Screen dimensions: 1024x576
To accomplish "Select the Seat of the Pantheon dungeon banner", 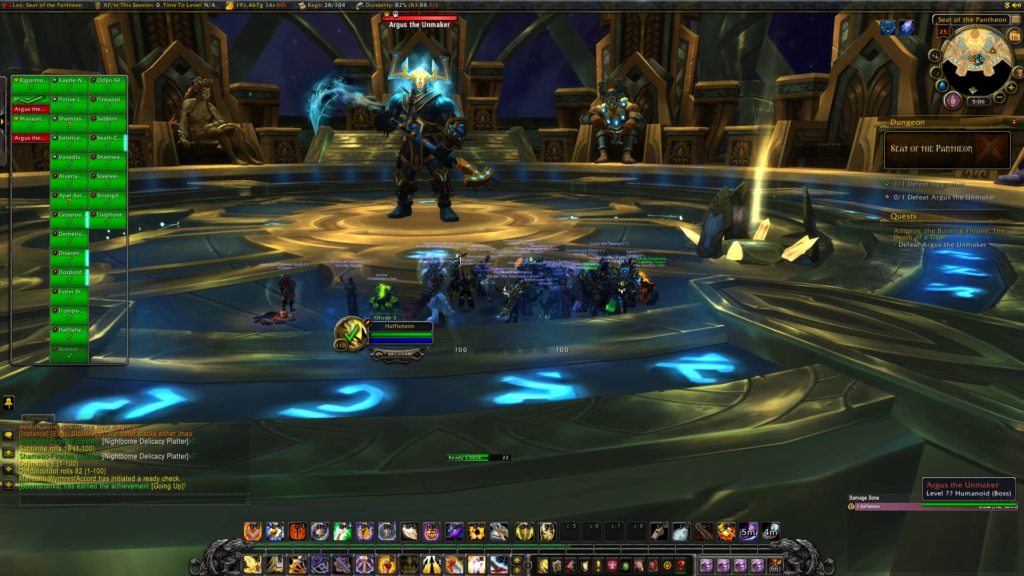I will pyautogui.click(x=946, y=150).
